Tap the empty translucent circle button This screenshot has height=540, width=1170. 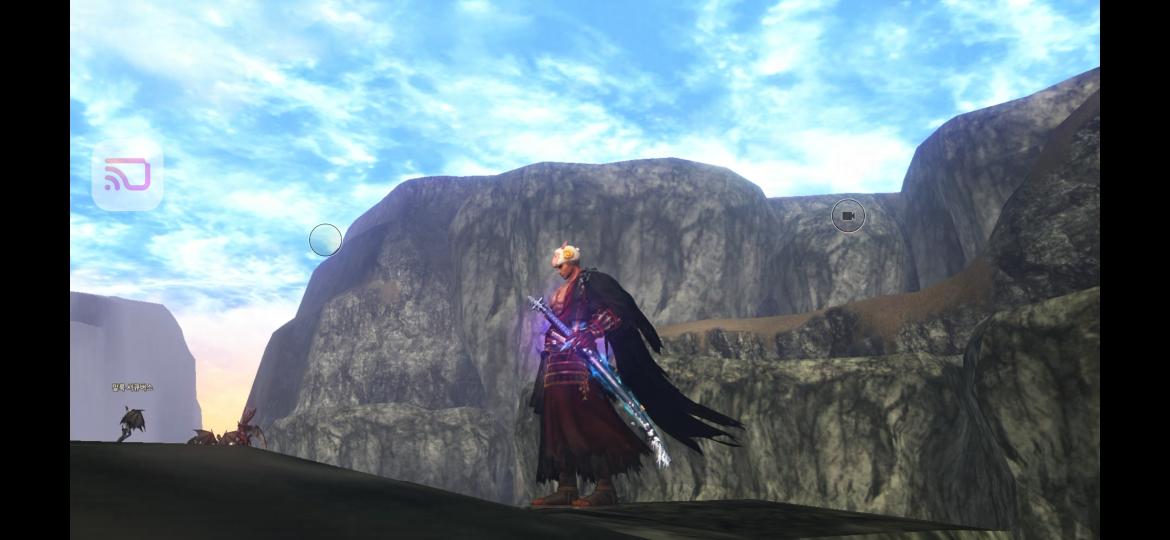(325, 240)
